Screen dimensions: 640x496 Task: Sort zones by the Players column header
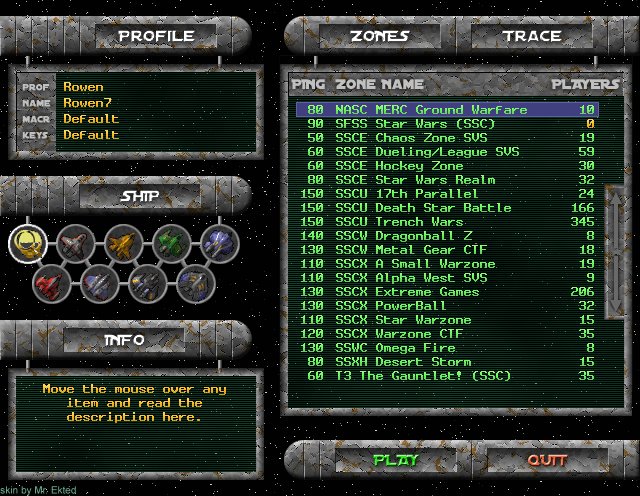[x=585, y=84]
